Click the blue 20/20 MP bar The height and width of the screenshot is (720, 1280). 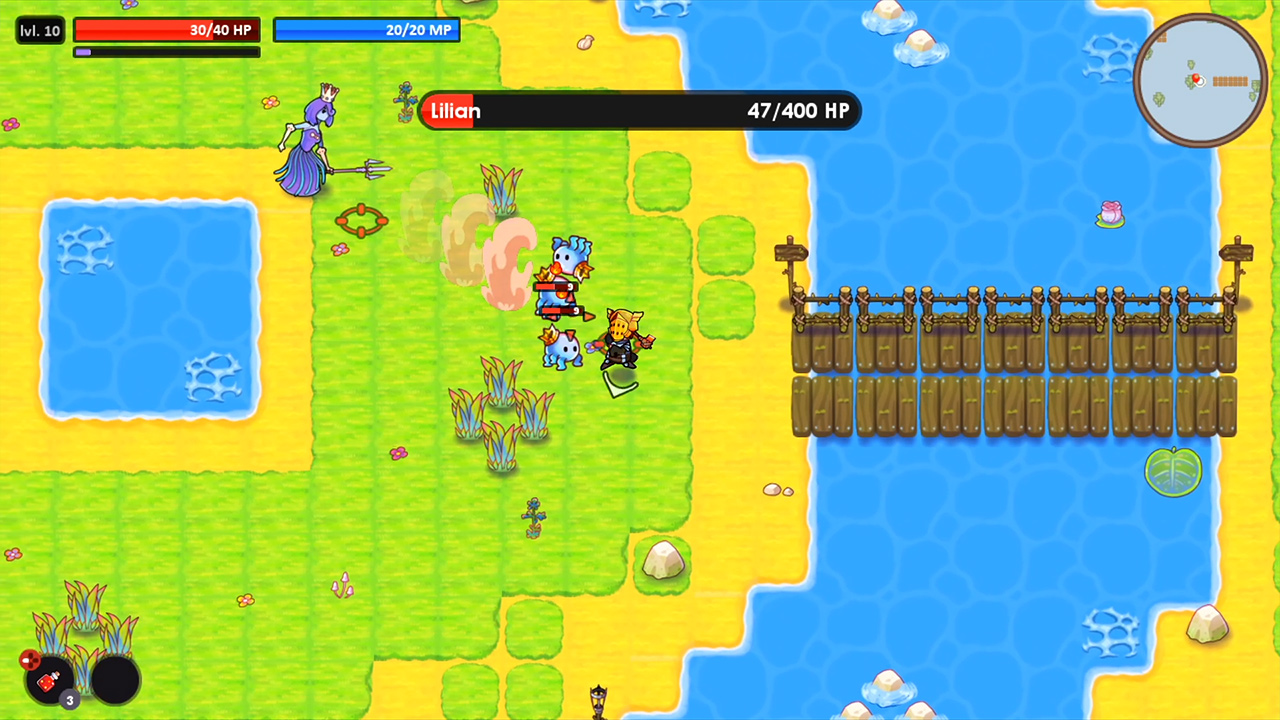click(x=366, y=30)
